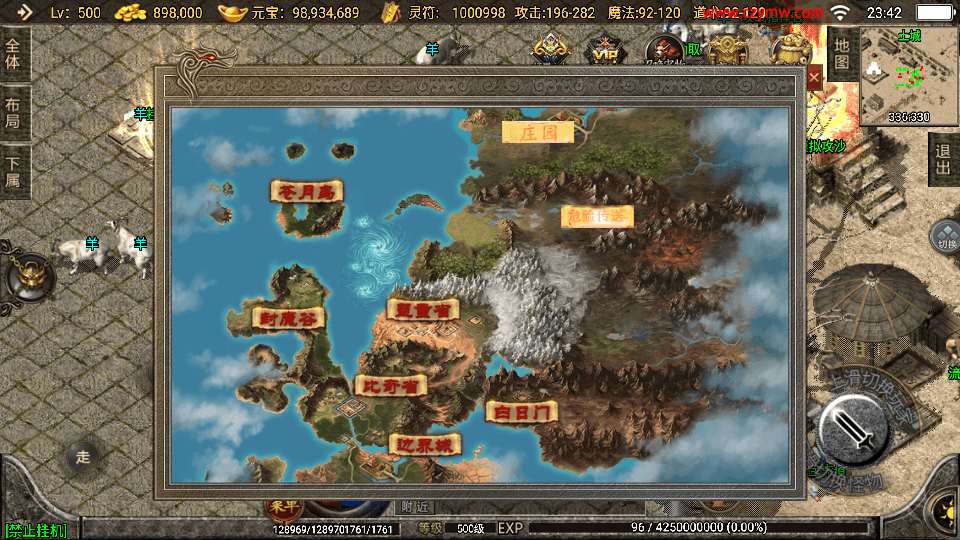
Task: Tap the 切换 switch button
Action: pos(945,235)
